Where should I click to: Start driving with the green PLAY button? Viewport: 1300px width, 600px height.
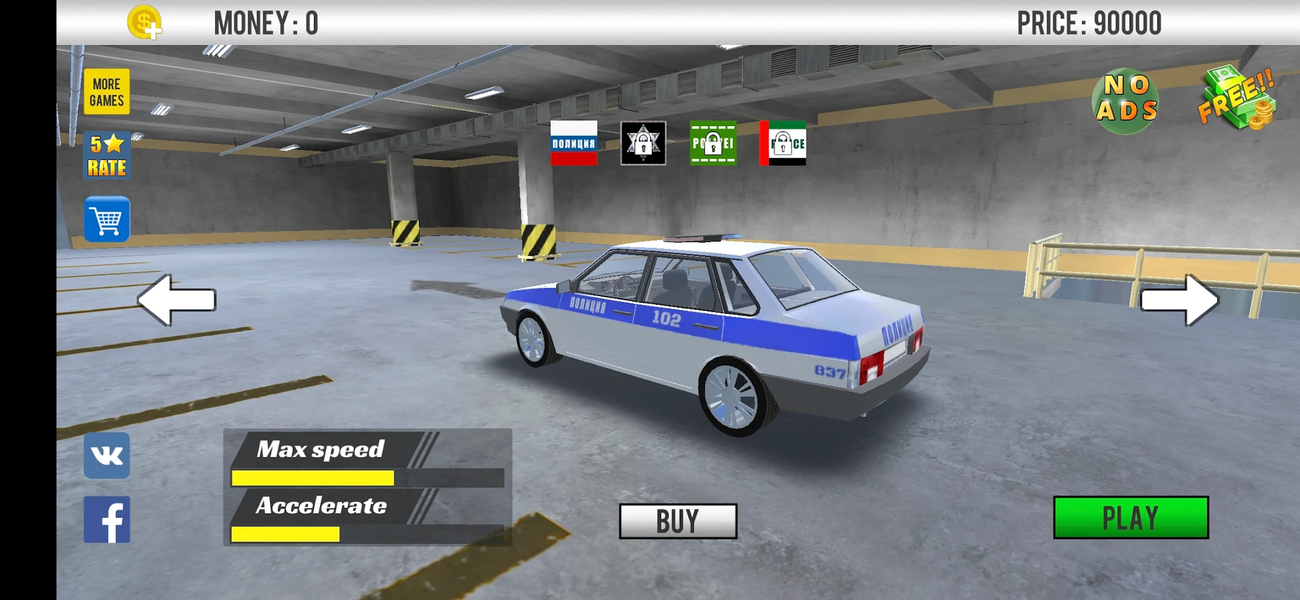(1130, 518)
